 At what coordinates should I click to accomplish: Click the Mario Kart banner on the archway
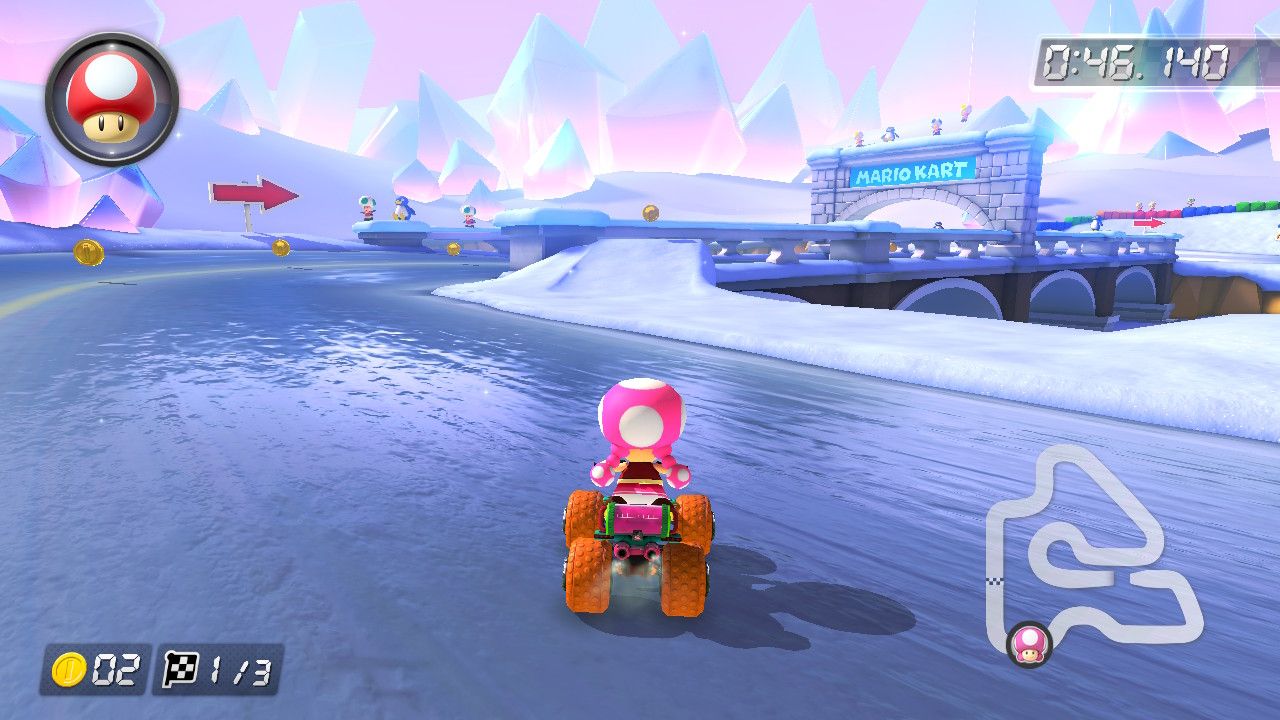(x=913, y=169)
